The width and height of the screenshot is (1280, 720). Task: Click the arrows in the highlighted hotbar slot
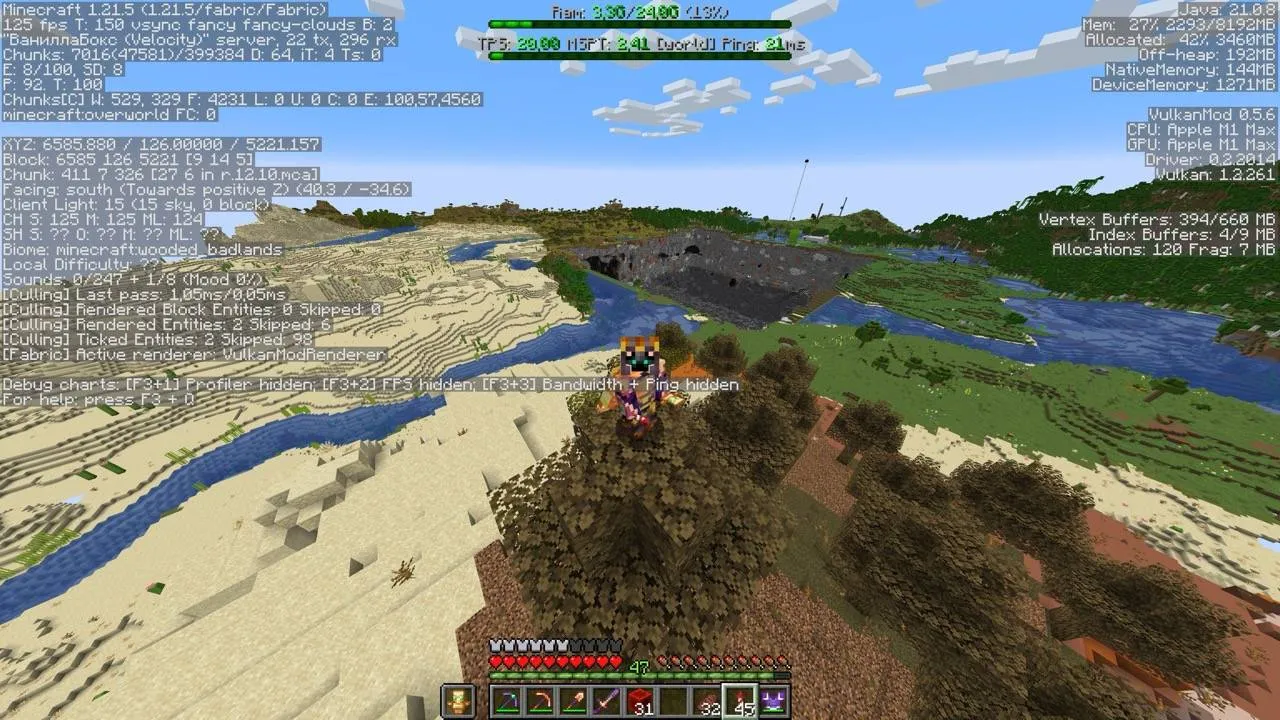740,698
